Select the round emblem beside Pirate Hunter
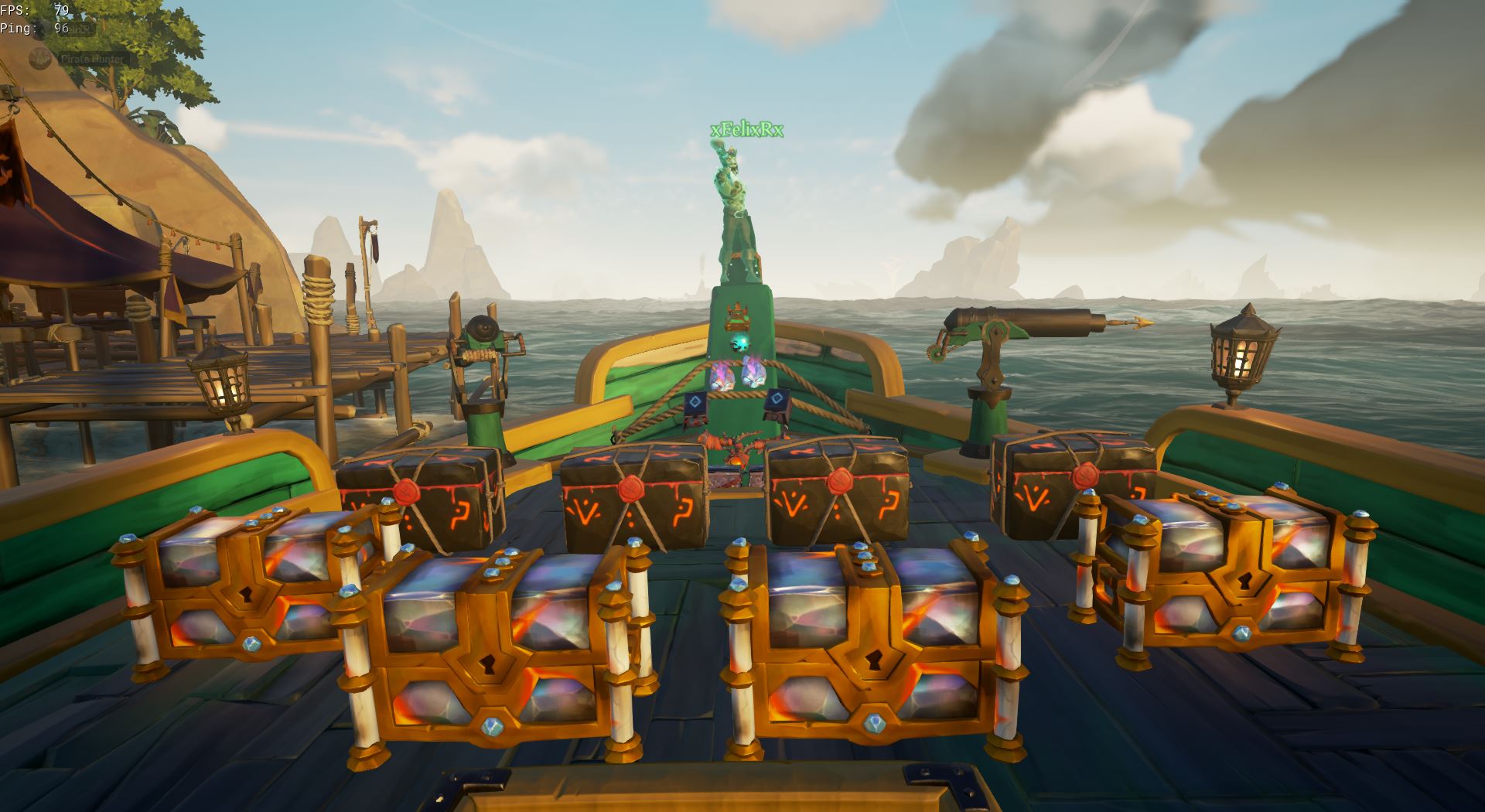This screenshot has width=1485, height=812. pos(41,58)
